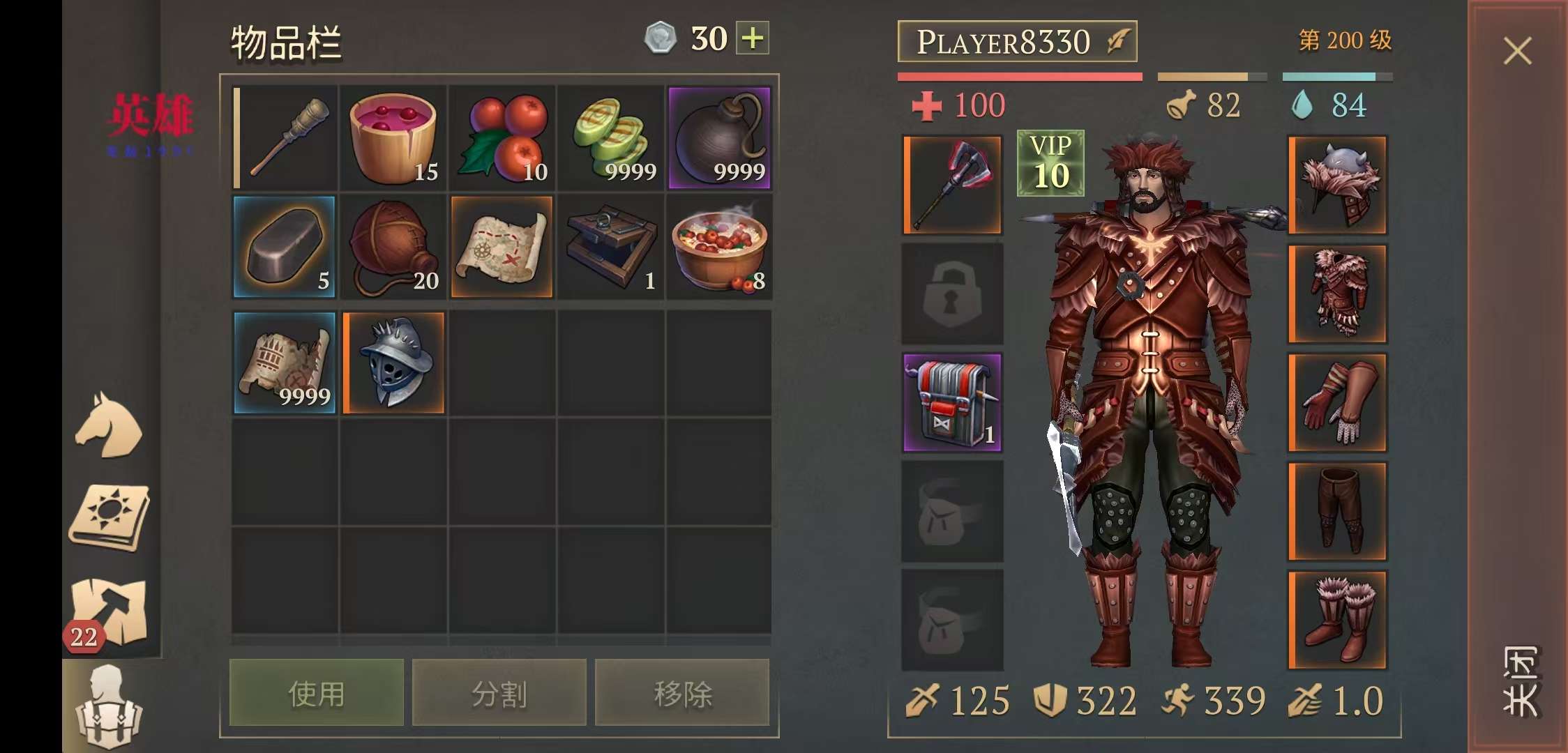
Task: Close the inventory with the X button
Action: tap(1517, 51)
